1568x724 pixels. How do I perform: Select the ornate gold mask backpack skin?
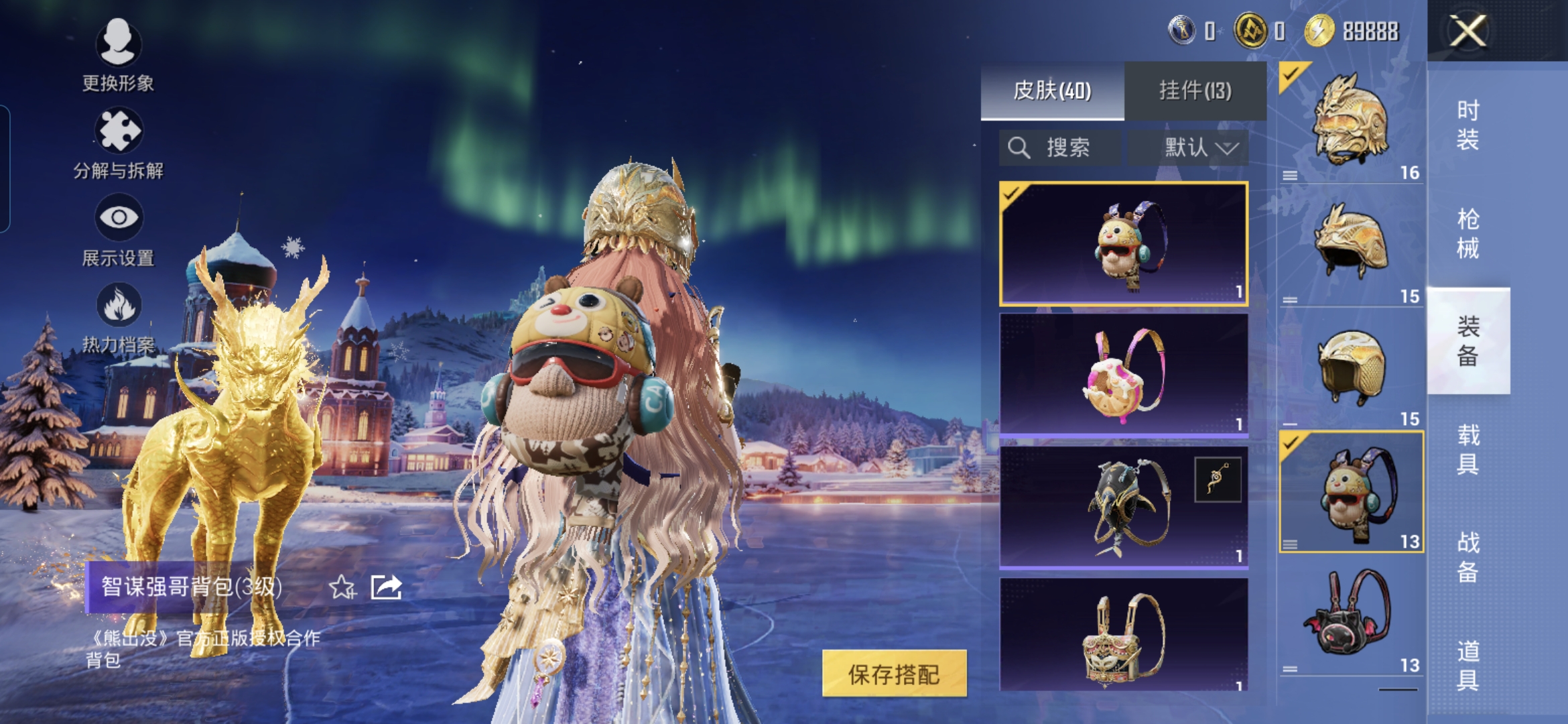point(1123,634)
